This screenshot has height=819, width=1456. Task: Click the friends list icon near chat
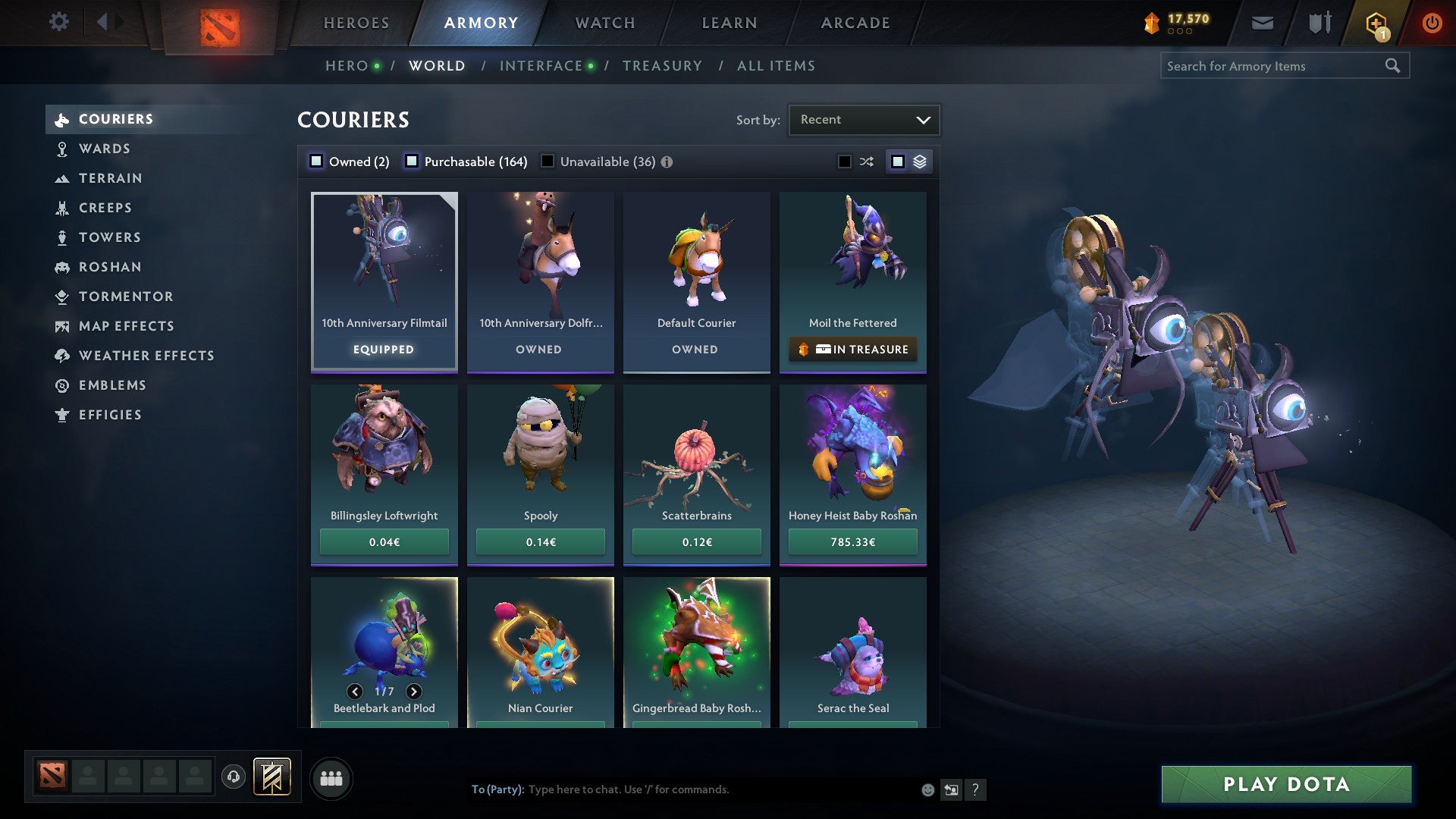point(331,777)
